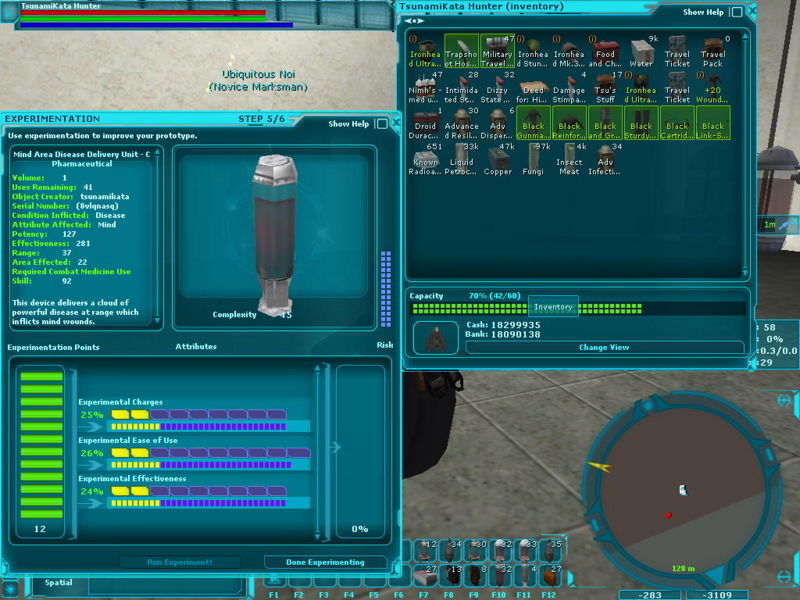800x600 pixels.
Task: Switch to the Spatial chat tab
Action: [58, 581]
